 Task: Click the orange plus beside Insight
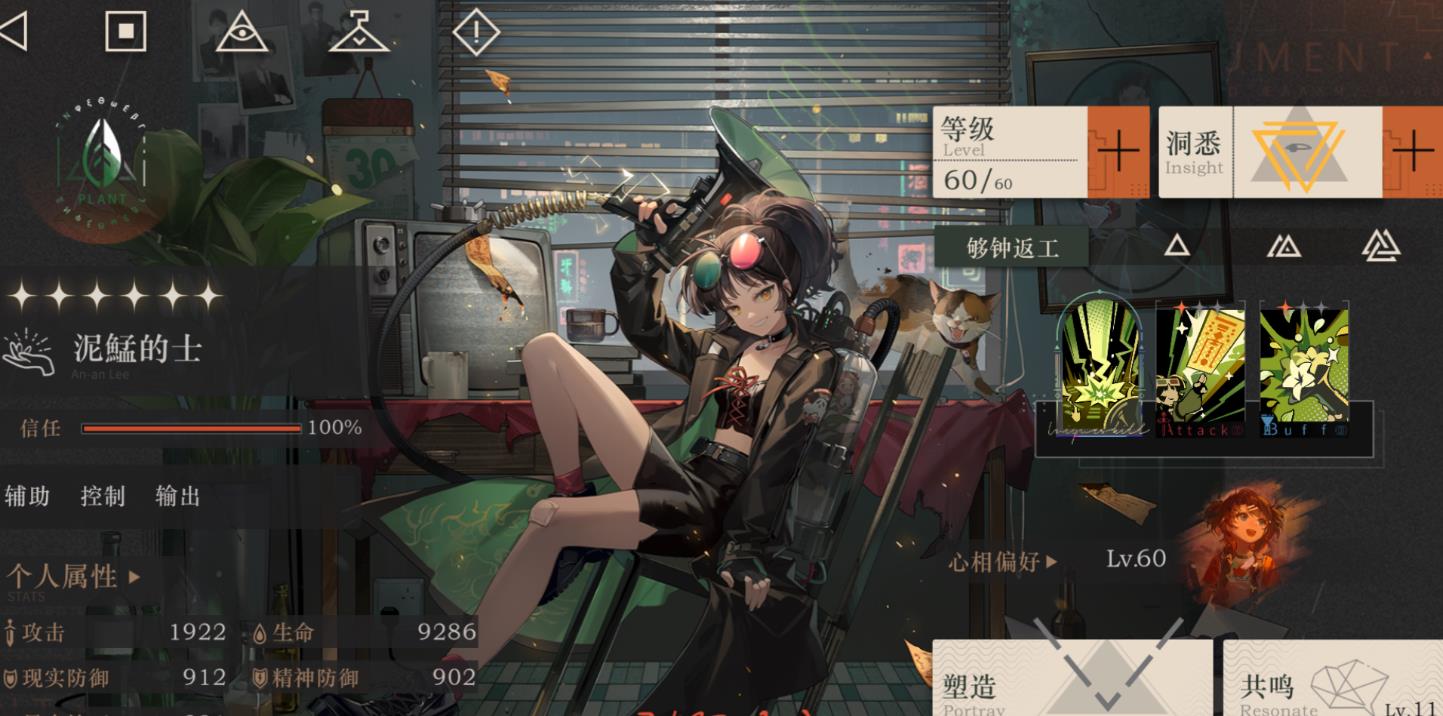click(x=1412, y=152)
